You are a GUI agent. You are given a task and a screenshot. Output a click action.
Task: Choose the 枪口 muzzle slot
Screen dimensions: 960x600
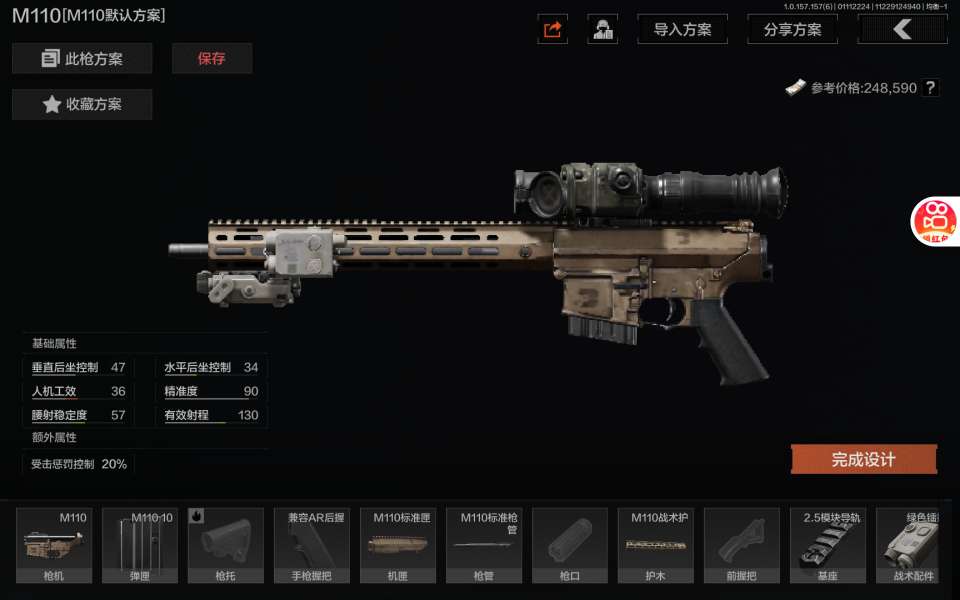(570, 546)
